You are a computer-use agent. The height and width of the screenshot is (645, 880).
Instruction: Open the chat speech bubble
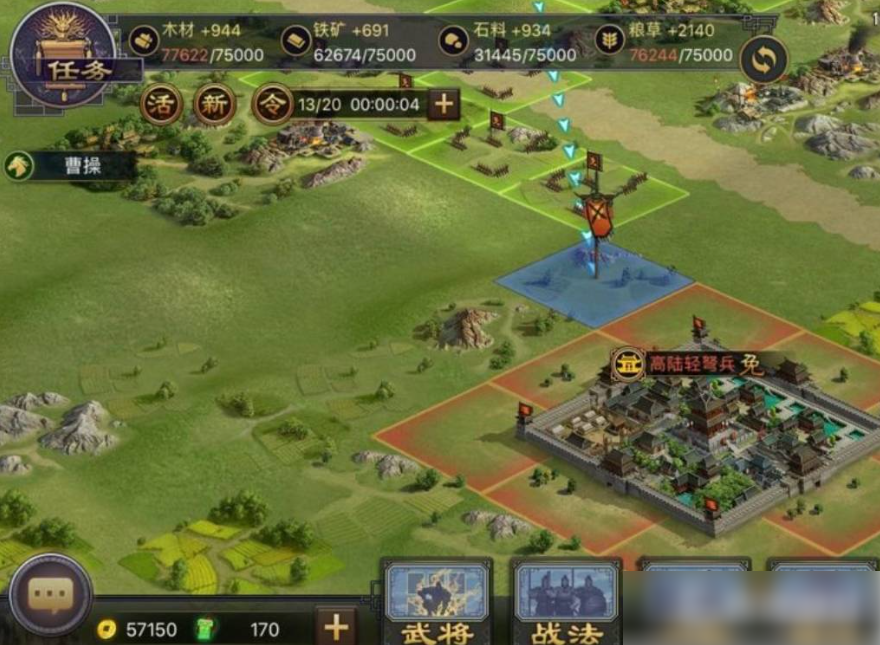tap(50, 595)
